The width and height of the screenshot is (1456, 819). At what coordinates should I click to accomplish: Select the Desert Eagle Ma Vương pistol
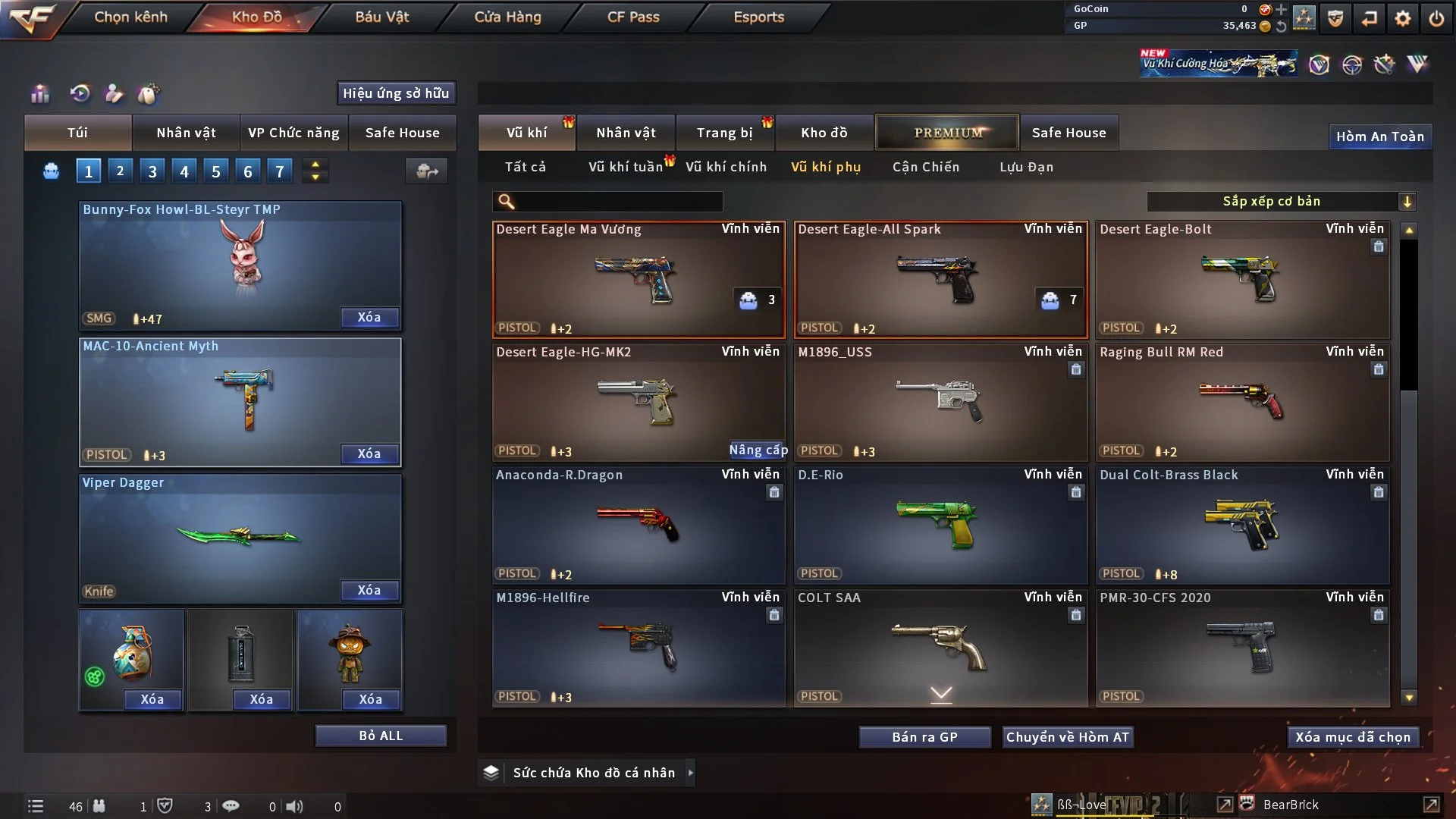tap(639, 279)
